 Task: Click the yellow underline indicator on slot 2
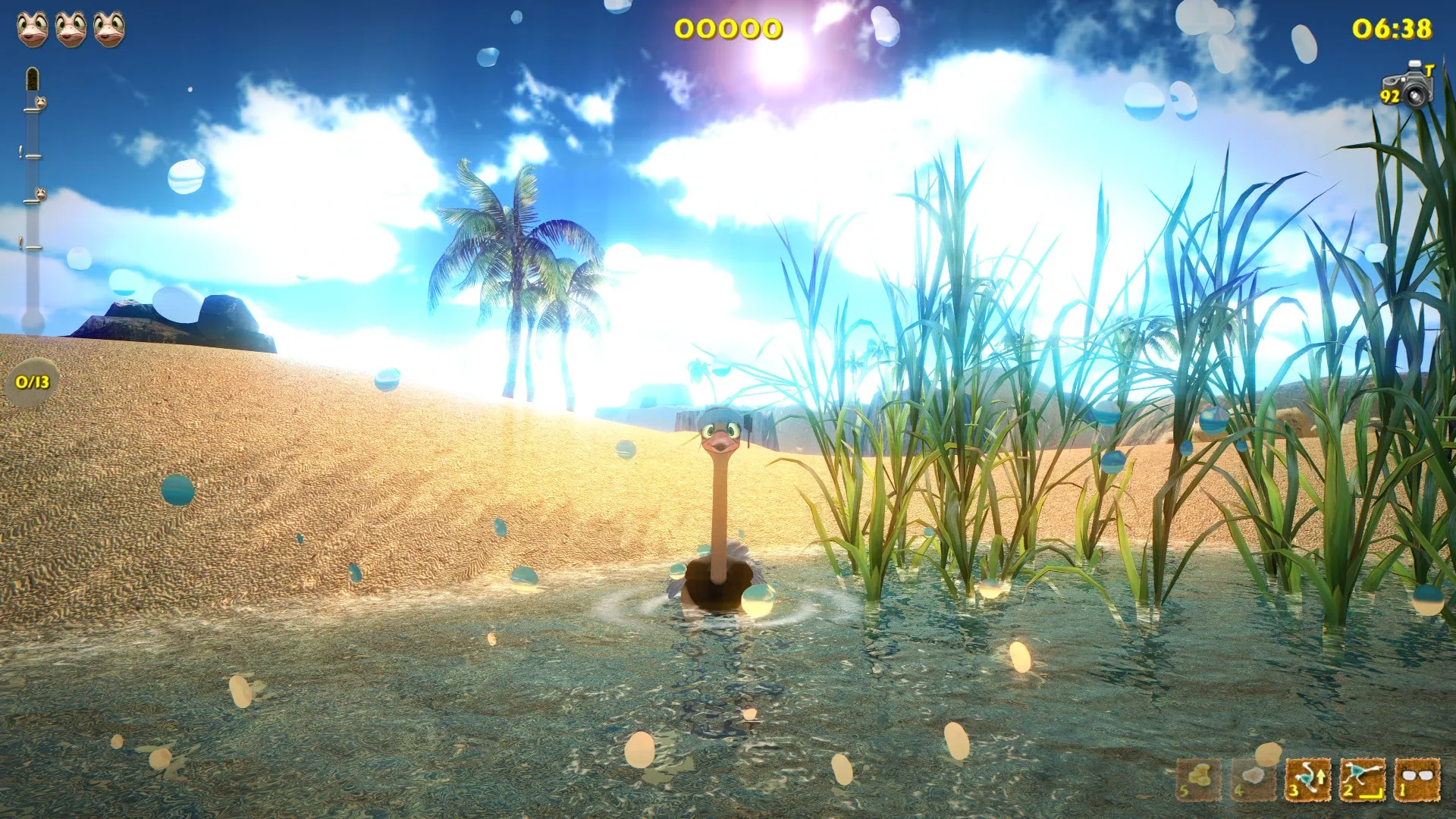point(1371,795)
